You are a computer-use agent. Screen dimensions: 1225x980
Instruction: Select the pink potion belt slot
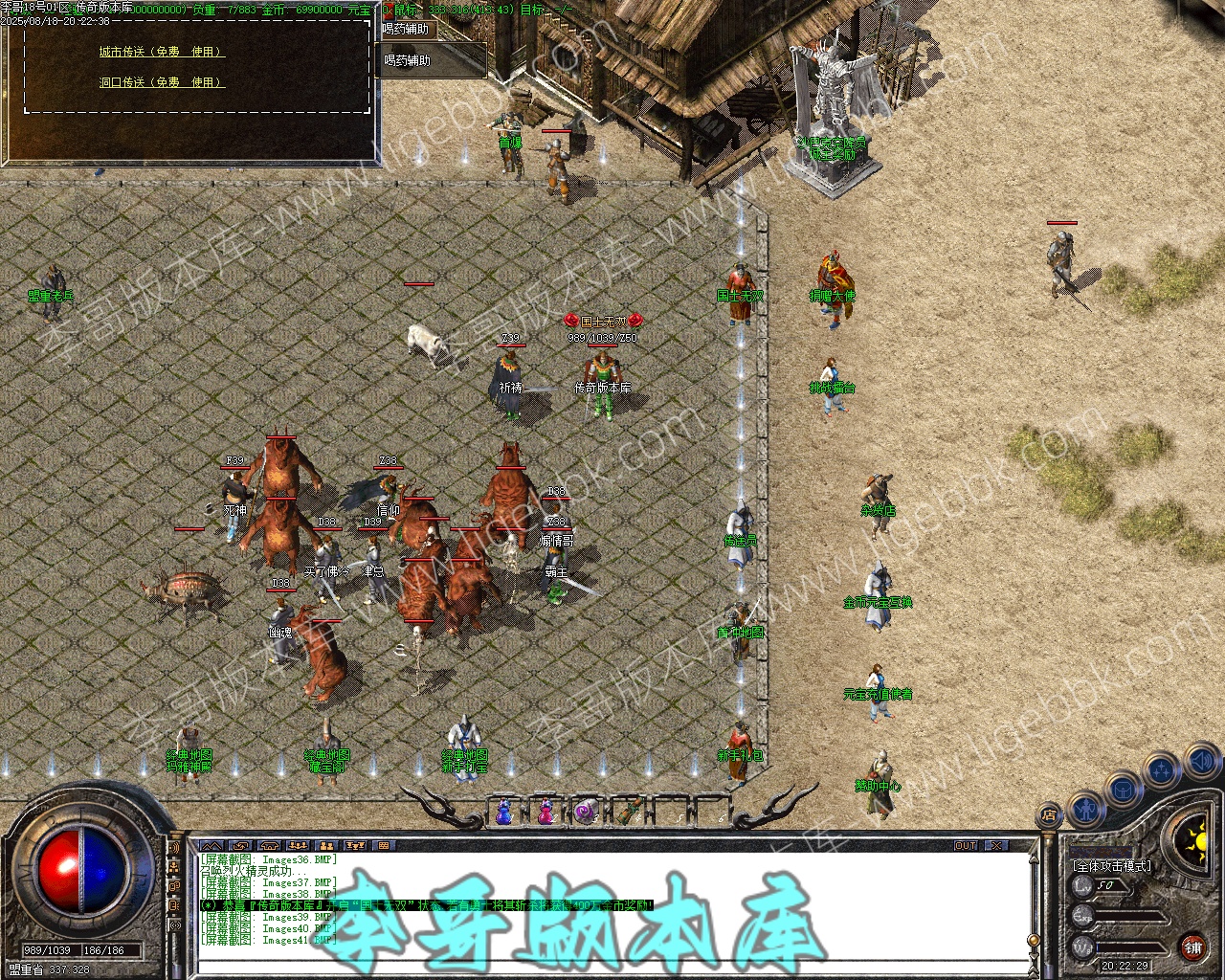click(546, 813)
